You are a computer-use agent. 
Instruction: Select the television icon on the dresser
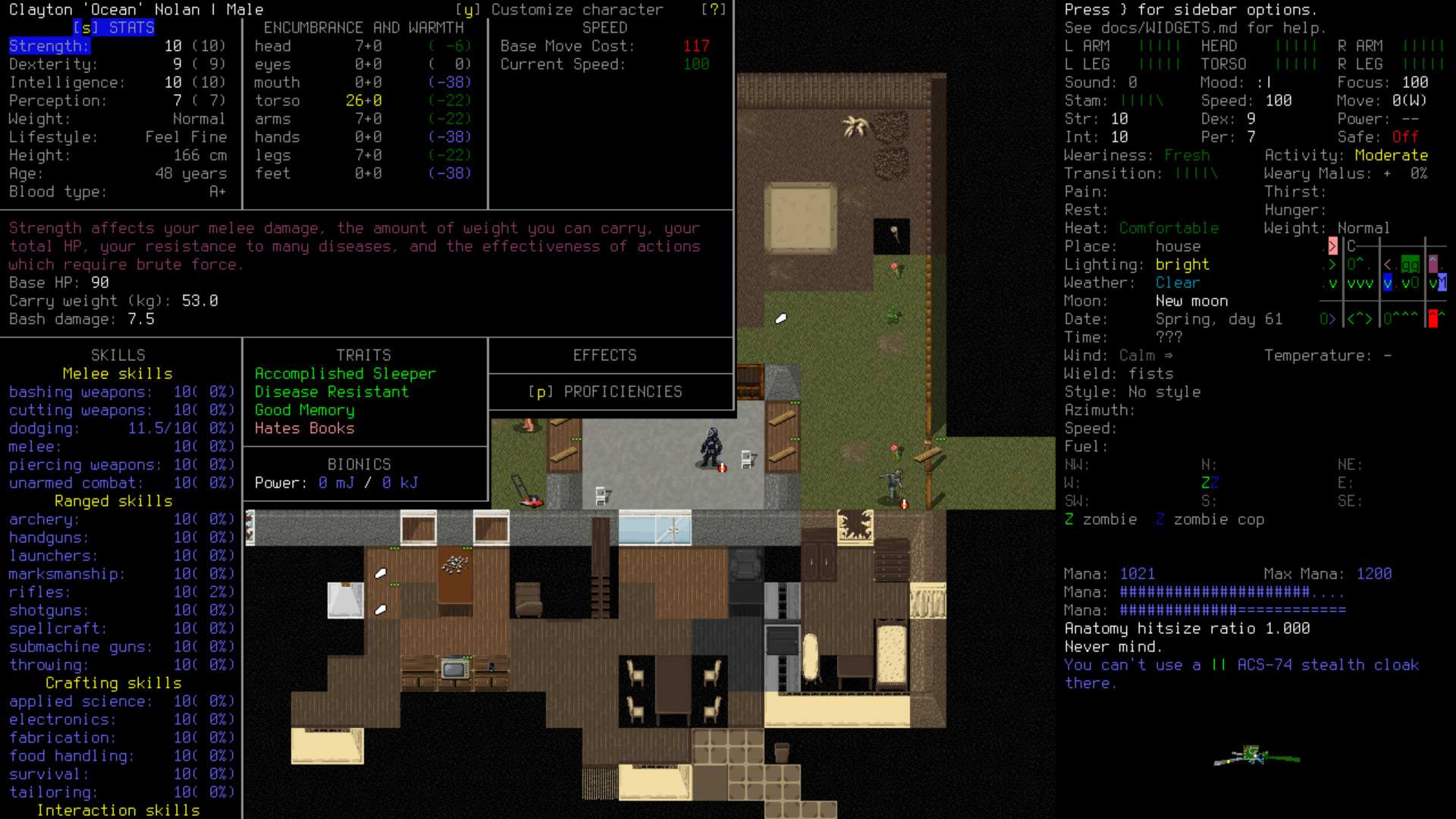(x=455, y=667)
